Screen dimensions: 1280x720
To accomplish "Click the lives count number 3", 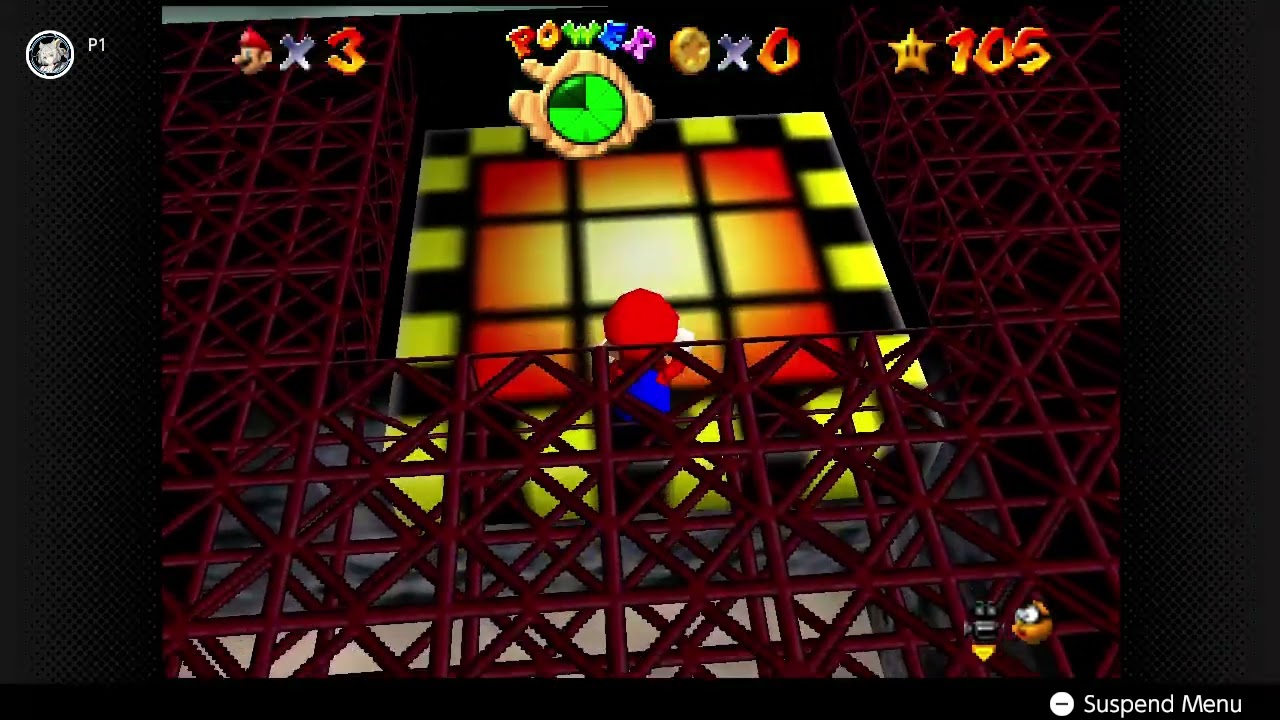I will [x=345, y=50].
